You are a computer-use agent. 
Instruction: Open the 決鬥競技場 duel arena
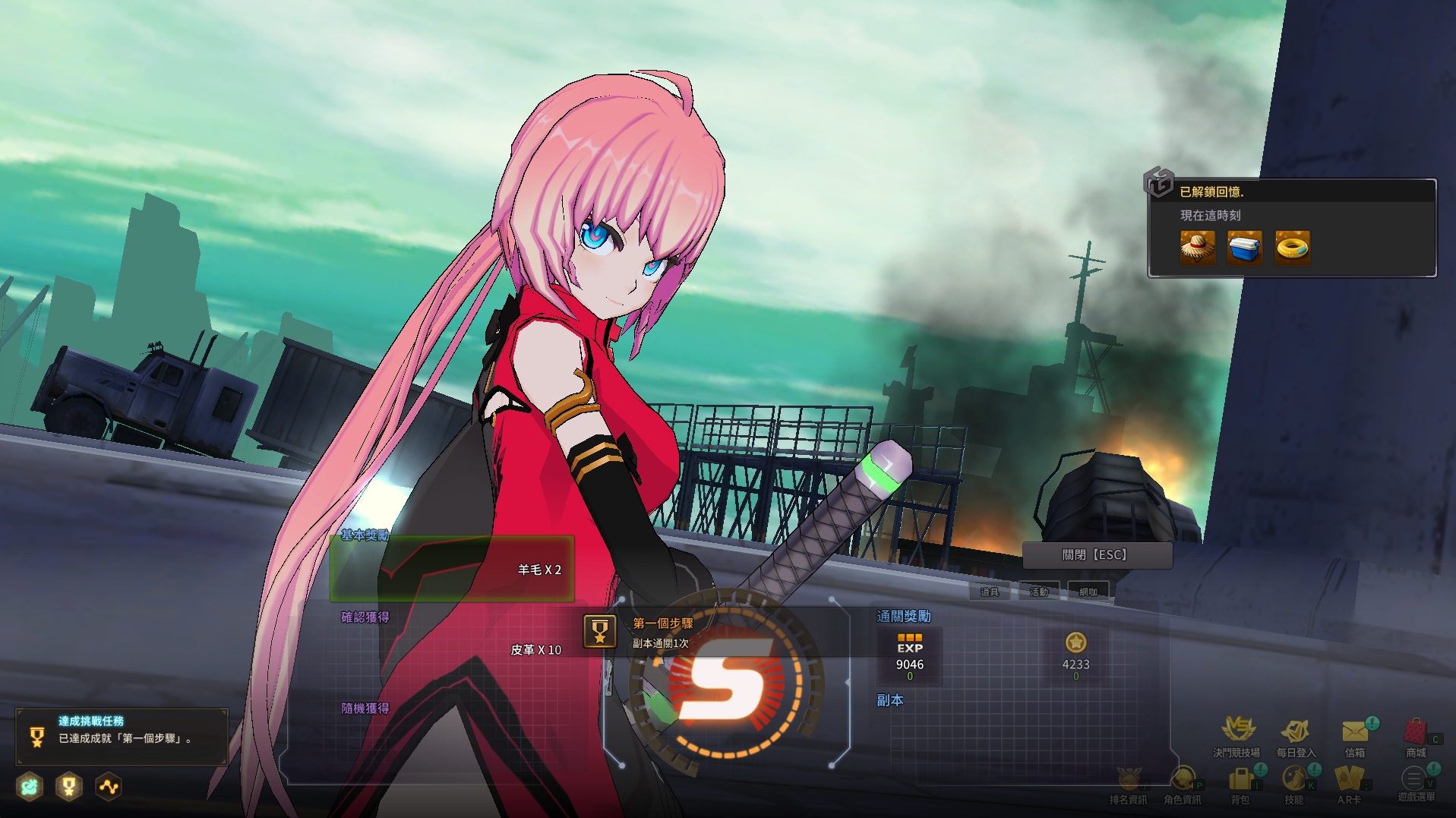pos(1236,734)
